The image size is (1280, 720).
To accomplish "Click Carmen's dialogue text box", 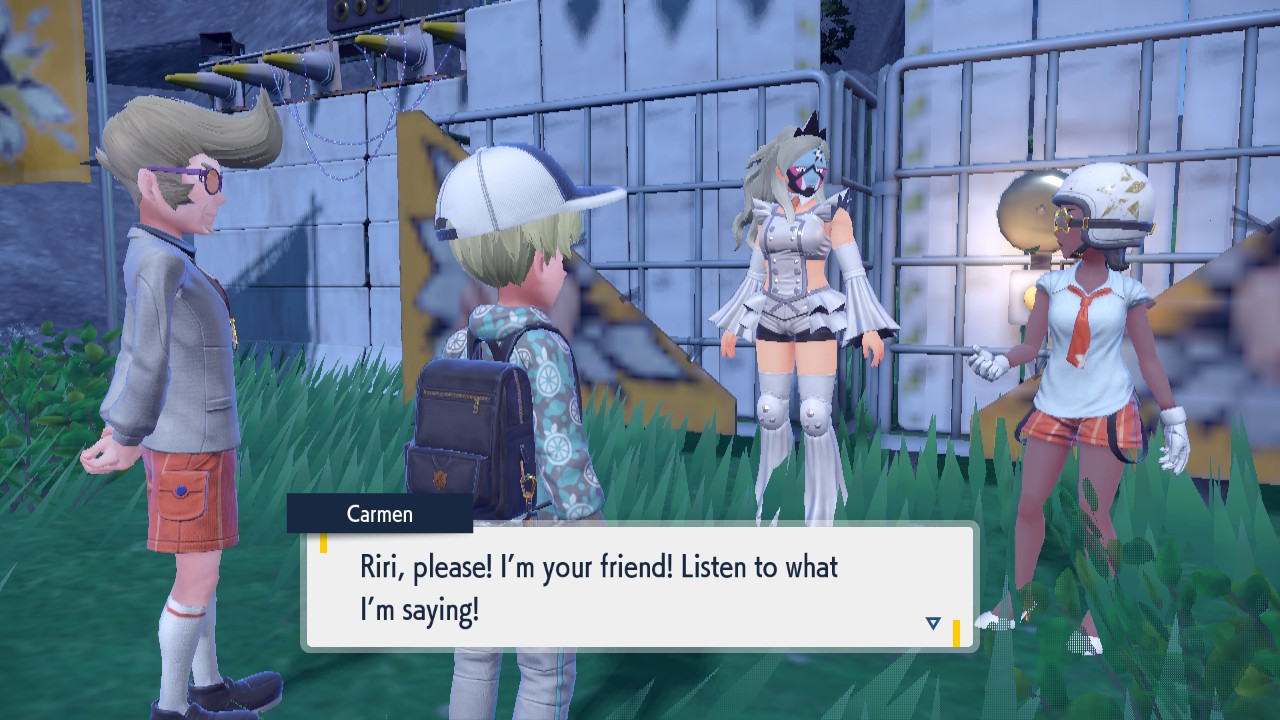I will pyautogui.click(x=640, y=587).
